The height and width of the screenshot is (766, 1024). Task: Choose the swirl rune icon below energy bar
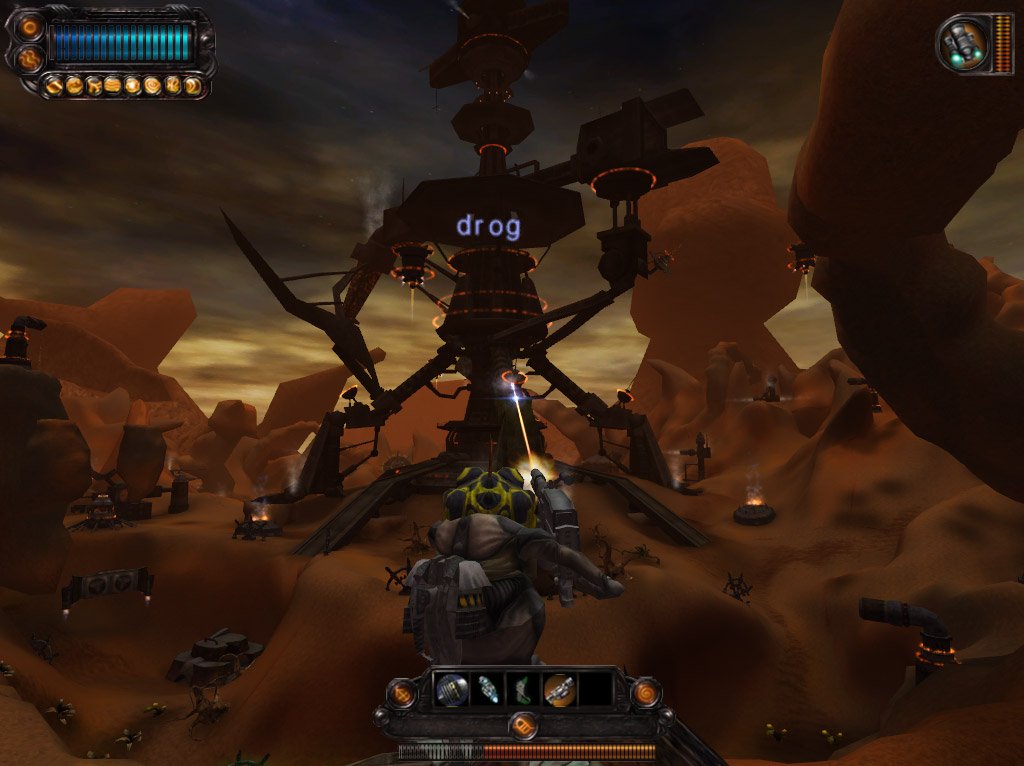pos(151,85)
